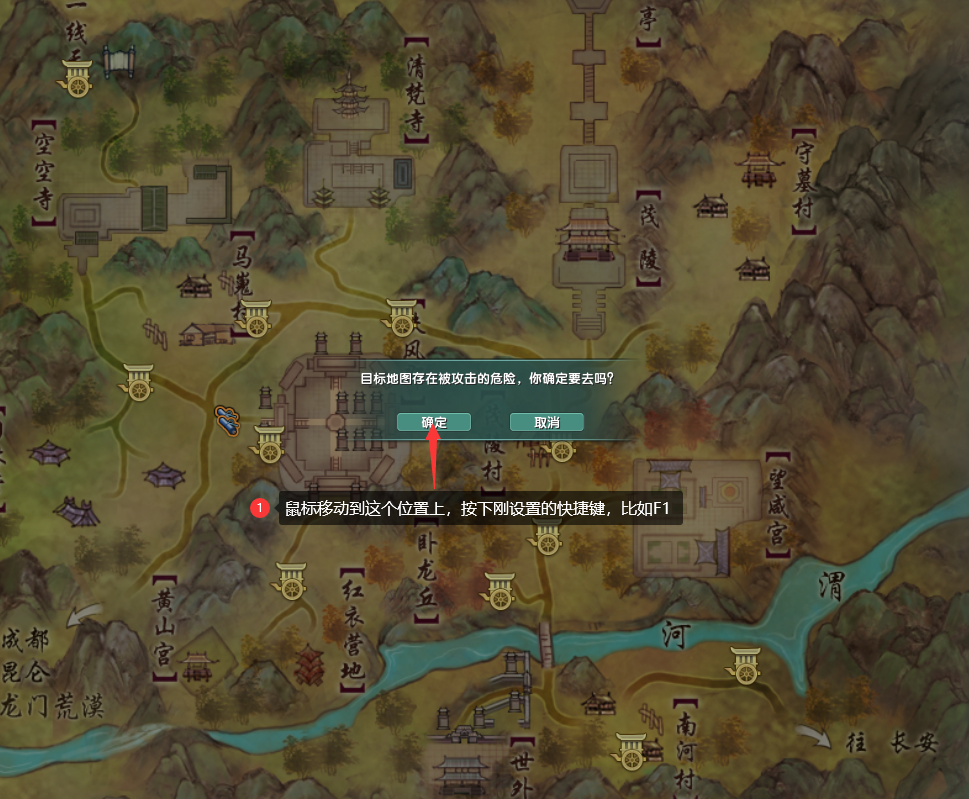Confirm travel with the 确定 button
The width and height of the screenshot is (969, 799).
pyautogui.click(x=434, y=422)
